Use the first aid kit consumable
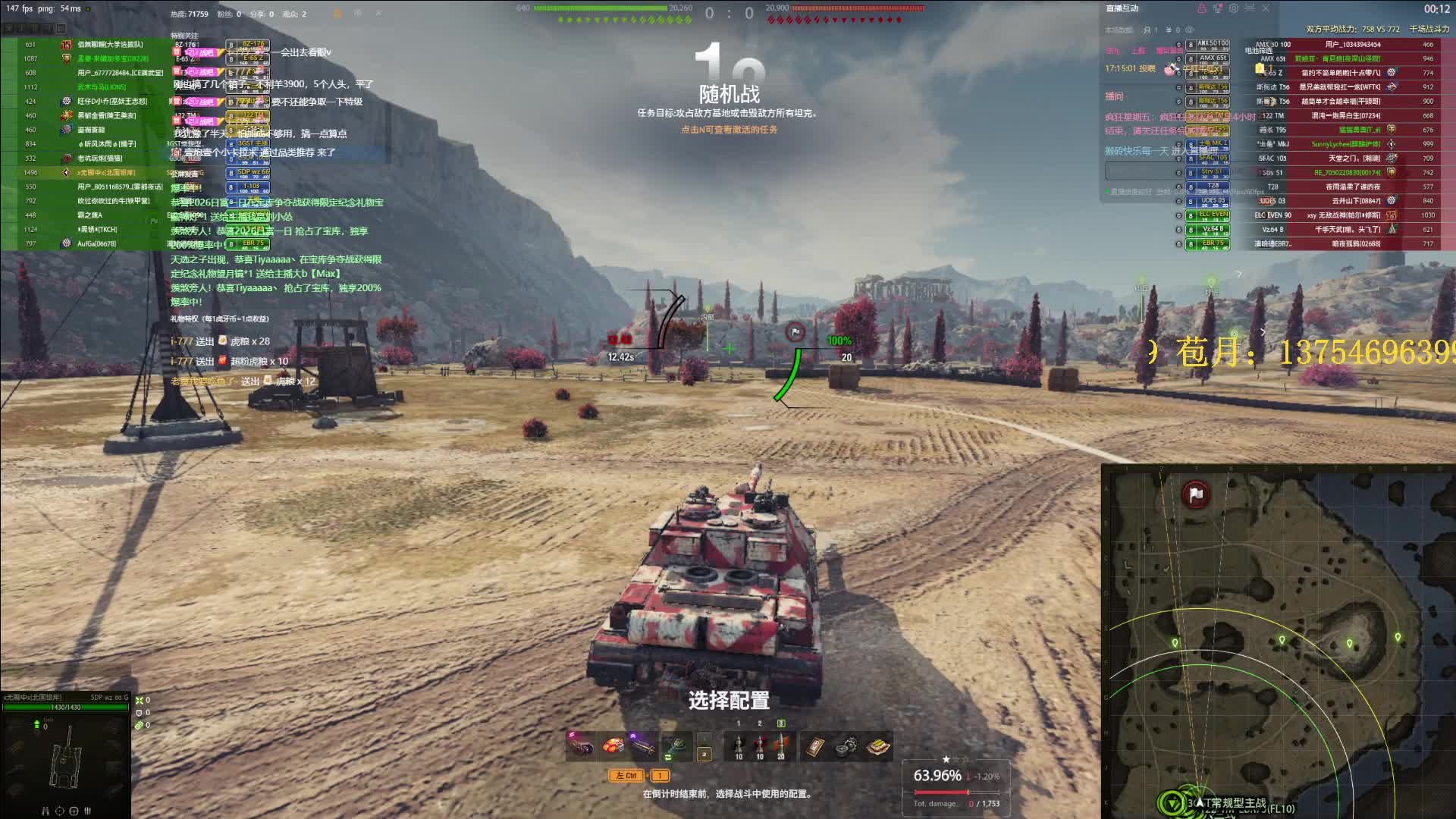This screenshot has width=1456, height=819. [x=814, y=747]
